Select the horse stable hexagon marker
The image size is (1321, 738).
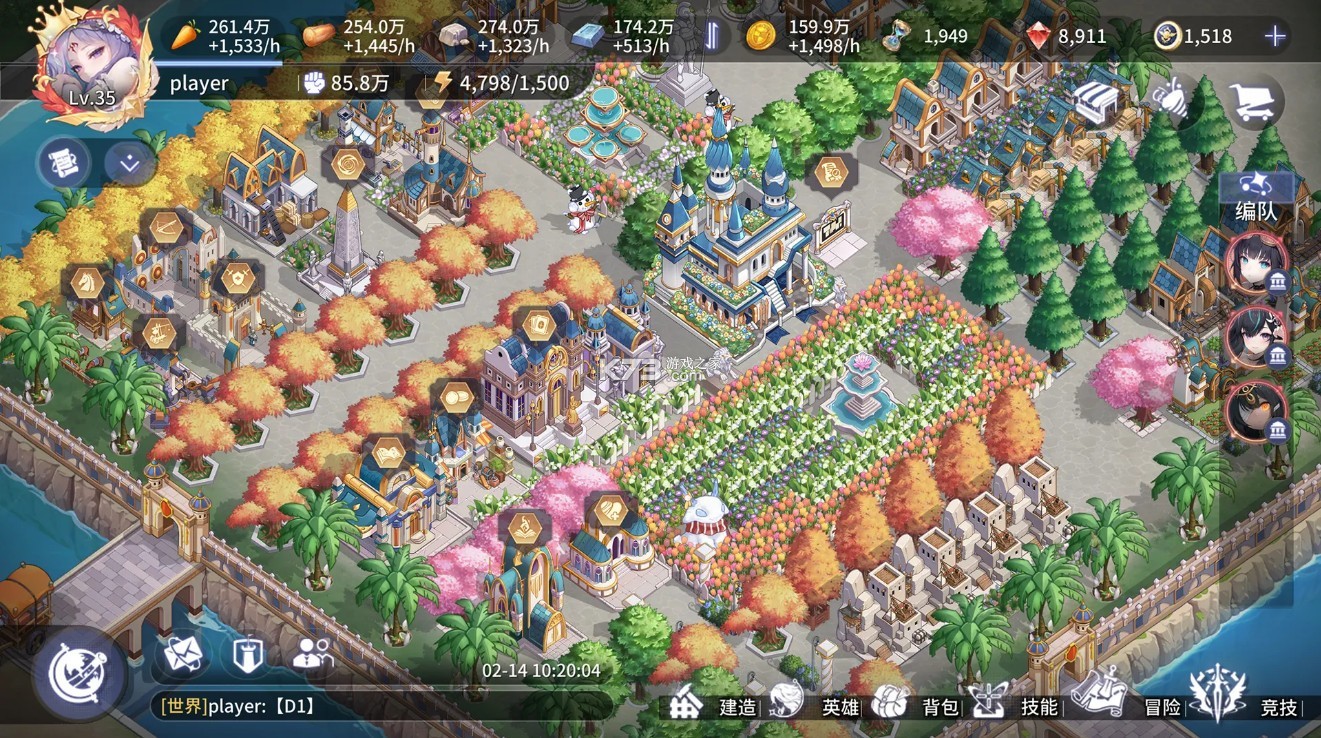(x=86, y=282)
